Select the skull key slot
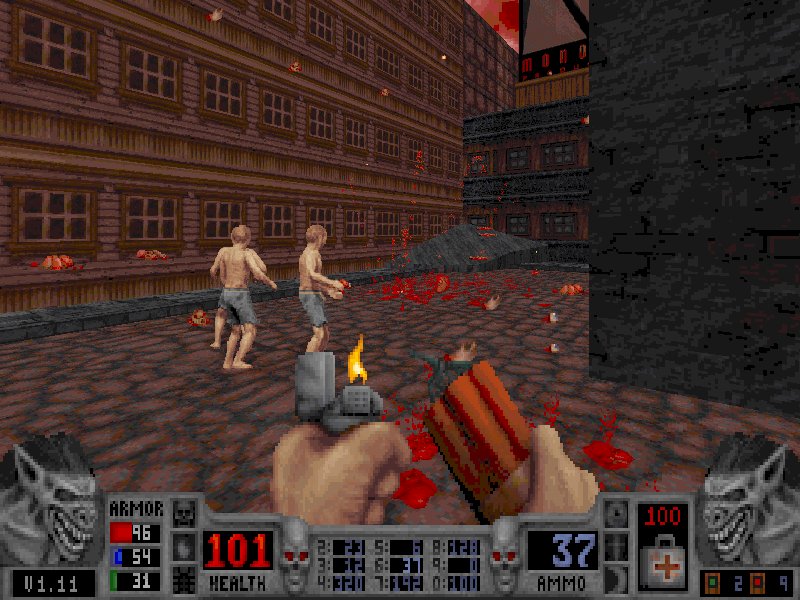The image size is (800, 600). [185, 514]
